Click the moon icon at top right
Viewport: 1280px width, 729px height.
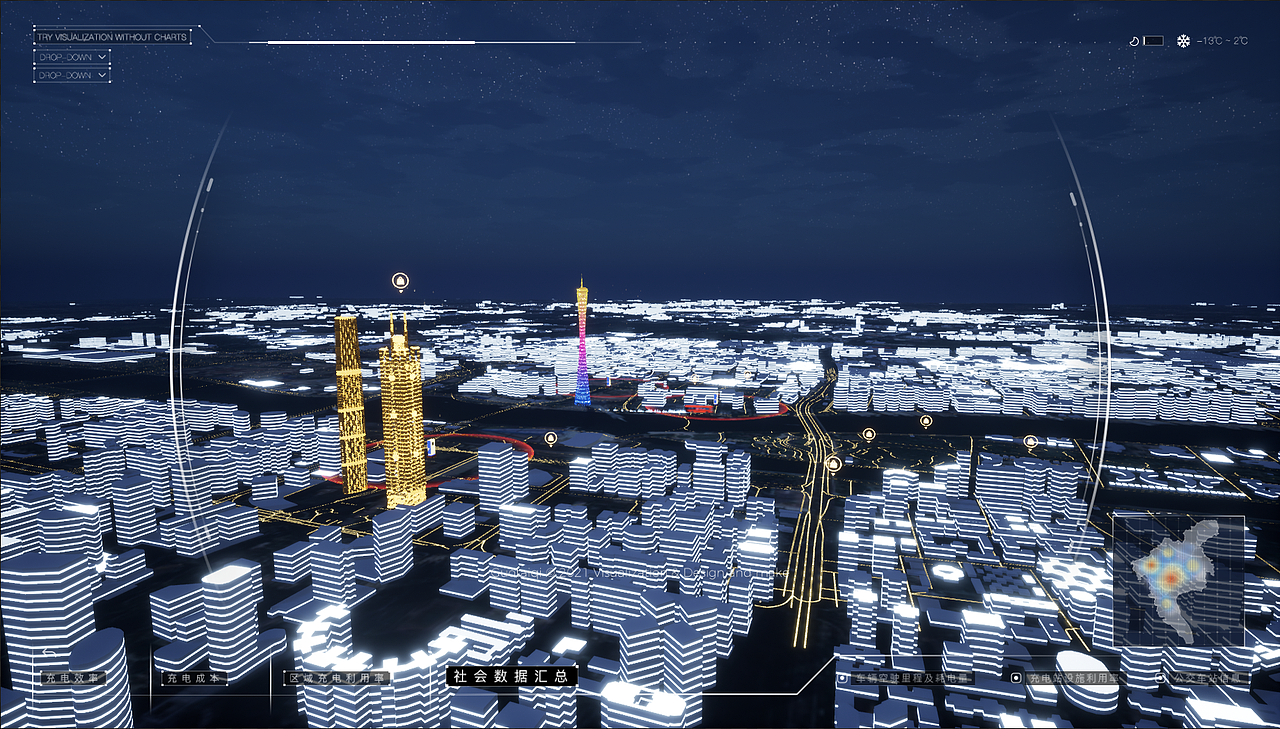coord(1134,40)
